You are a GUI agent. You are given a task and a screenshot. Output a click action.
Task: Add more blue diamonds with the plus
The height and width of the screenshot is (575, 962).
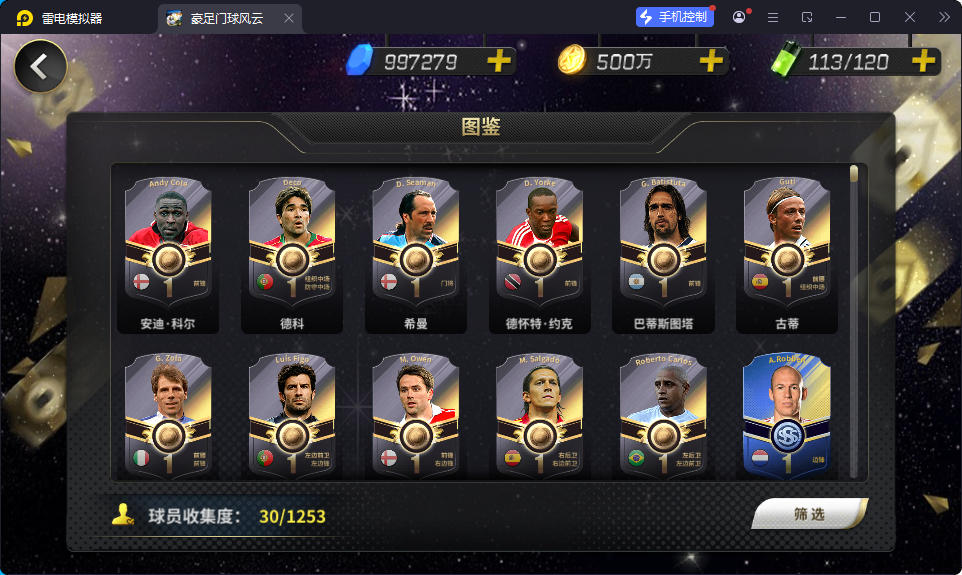pyautogui.click(x=498, y=61)
